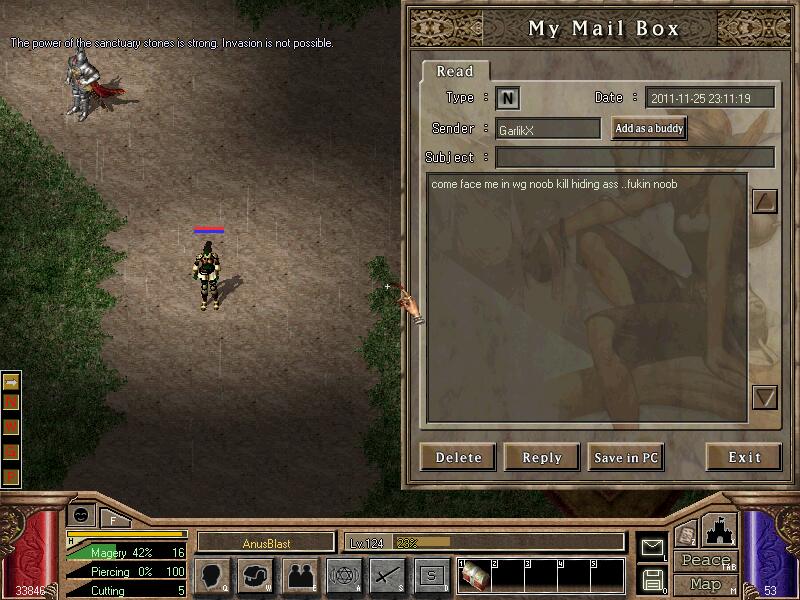Click the floppy disk save icon
The image size is (800, 600).
[652, 579]
